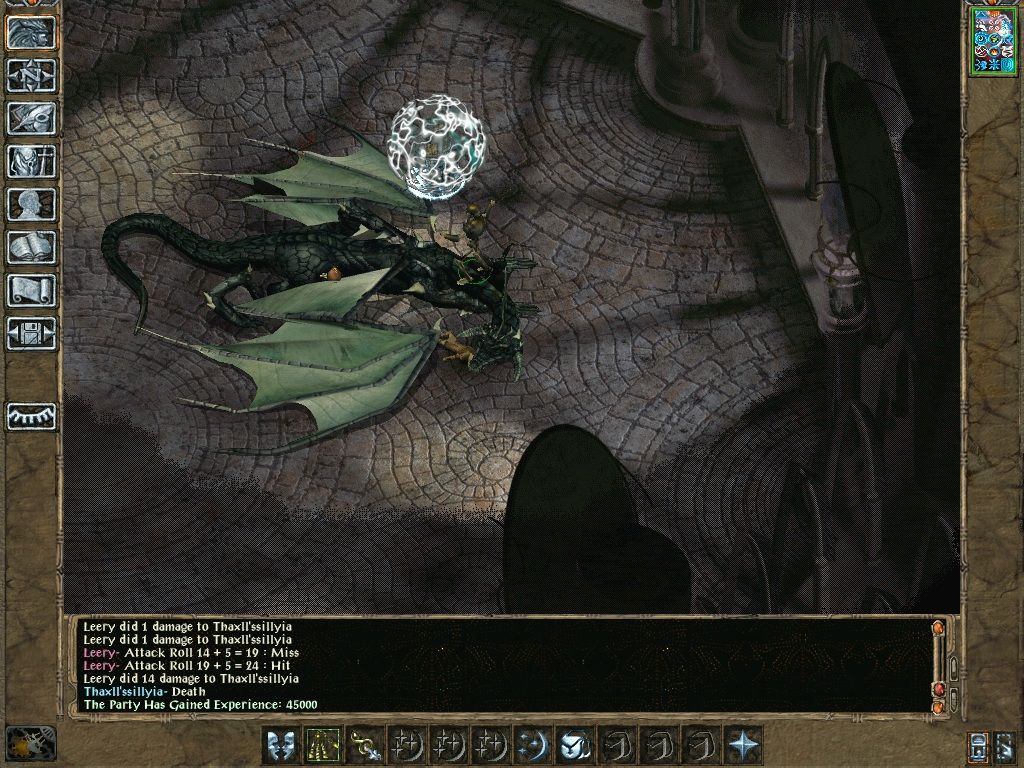Click the scroll icon sidebar button

(x=31, y=290)
